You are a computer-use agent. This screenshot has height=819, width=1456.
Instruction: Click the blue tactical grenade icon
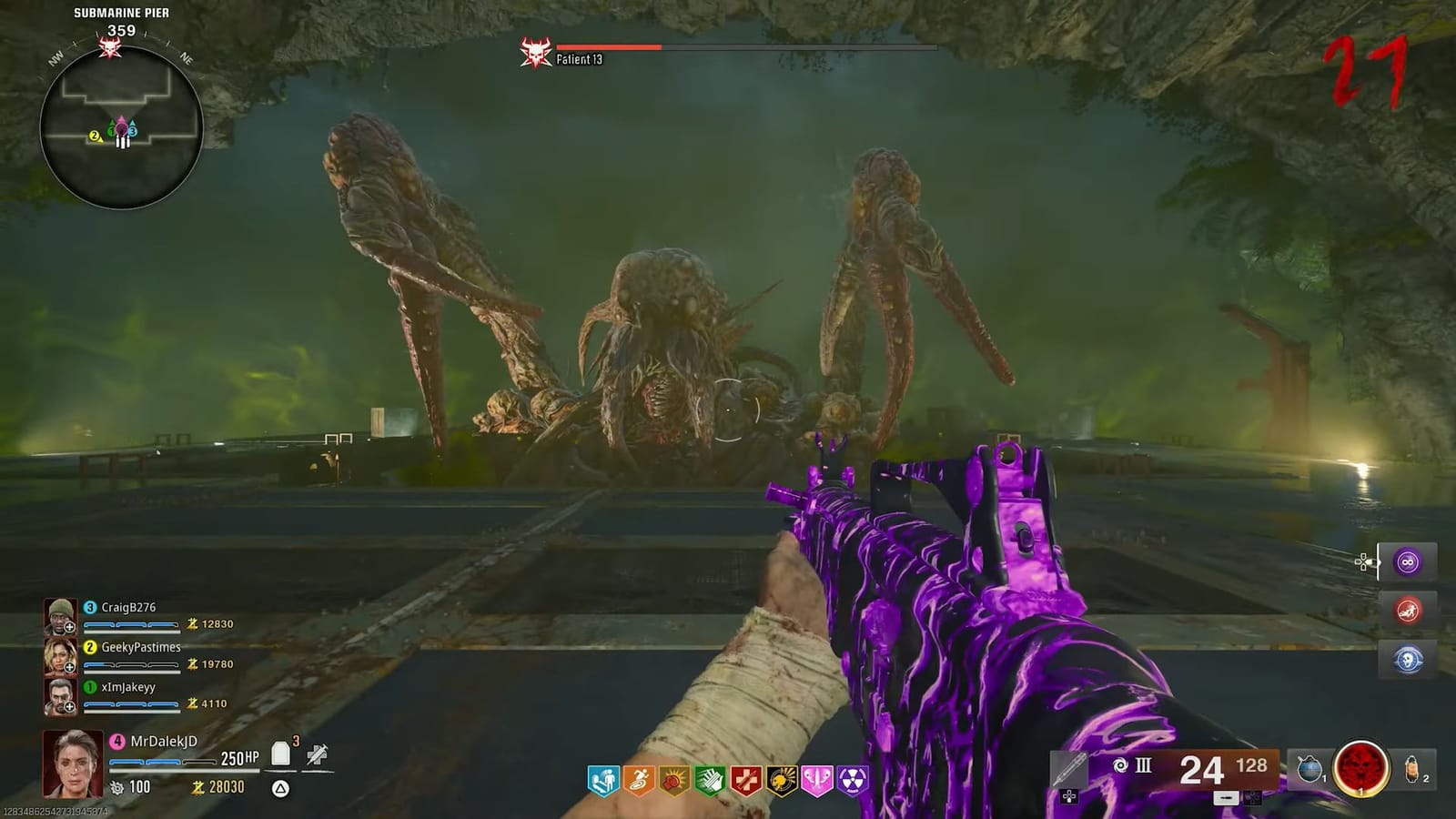(1310, 769)
